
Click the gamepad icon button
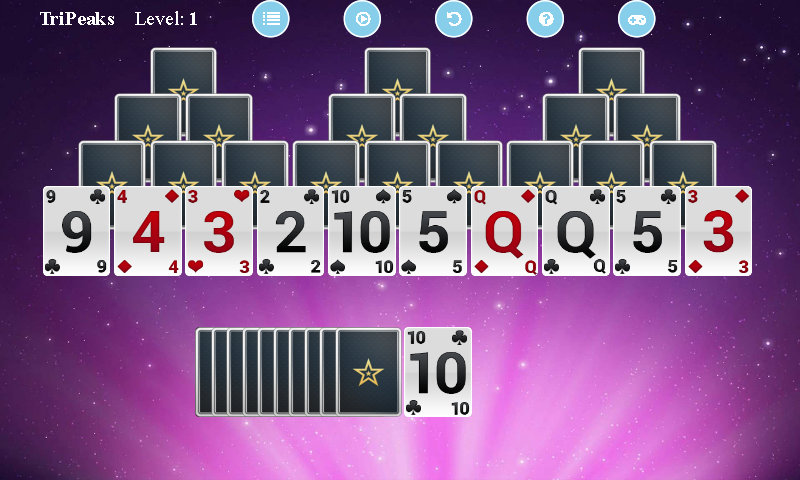point(636,19)
